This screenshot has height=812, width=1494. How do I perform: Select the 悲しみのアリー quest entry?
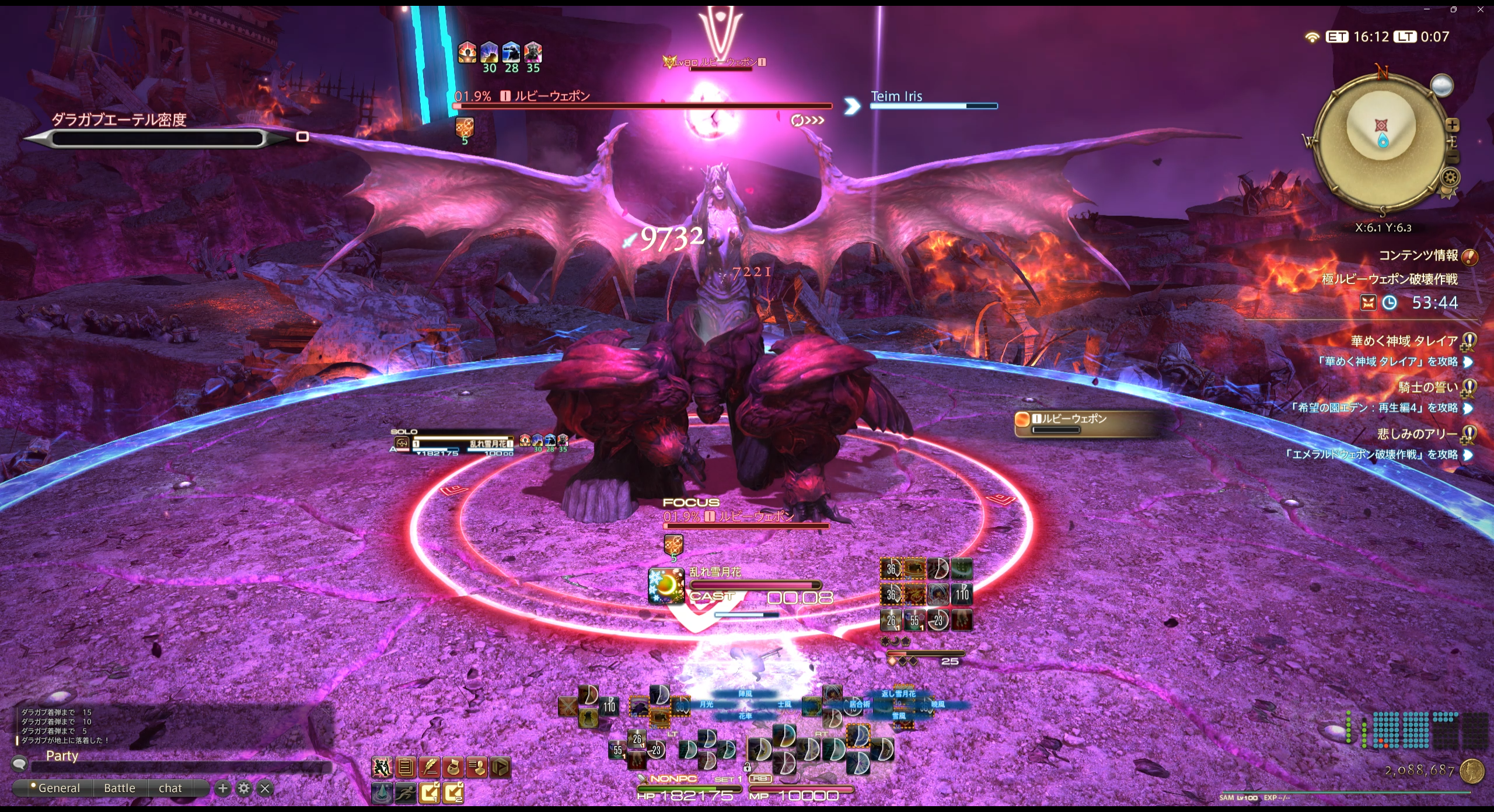pos(1417,434)
